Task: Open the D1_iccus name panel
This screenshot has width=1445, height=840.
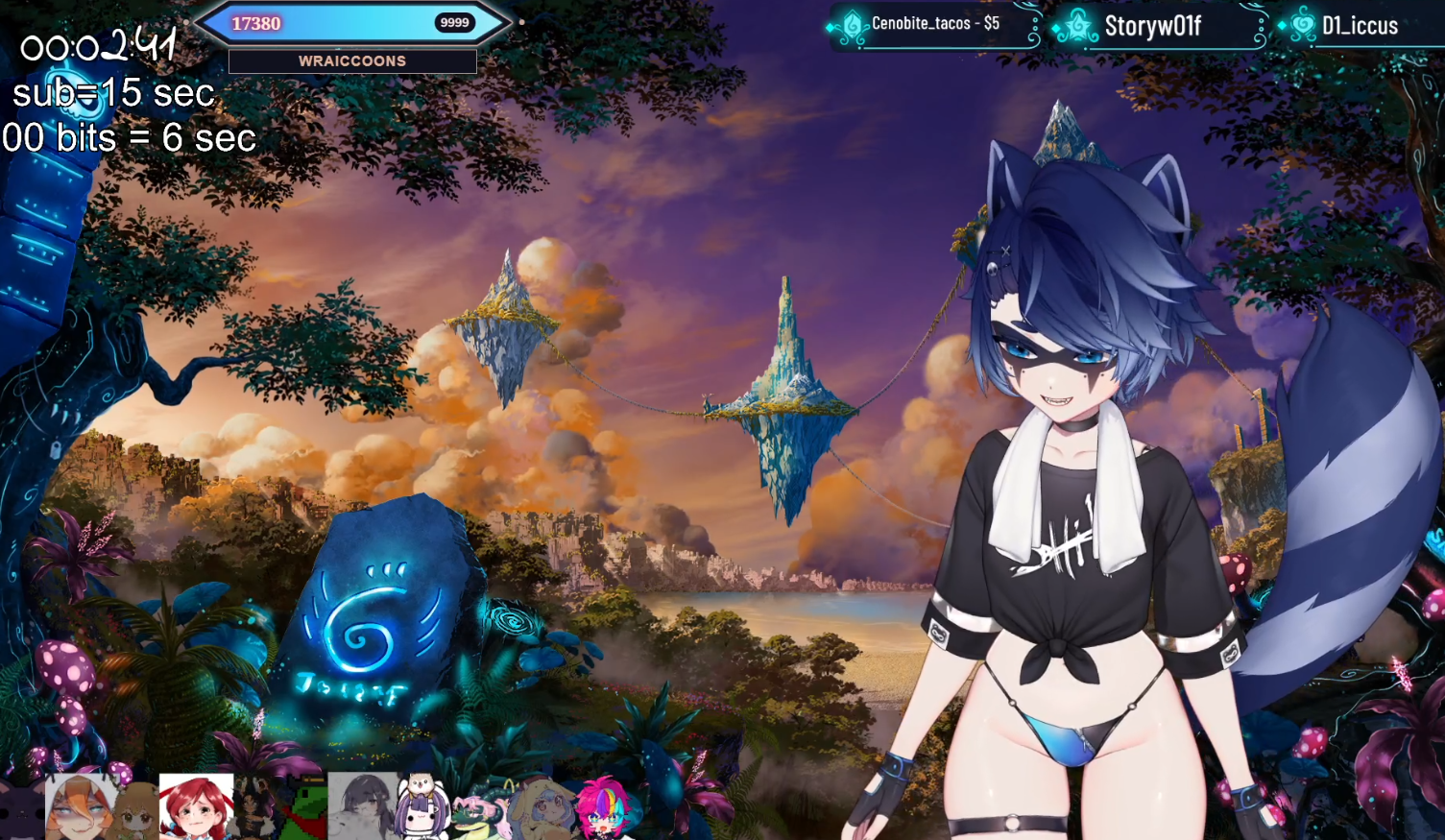Action: pos(1359,26)
